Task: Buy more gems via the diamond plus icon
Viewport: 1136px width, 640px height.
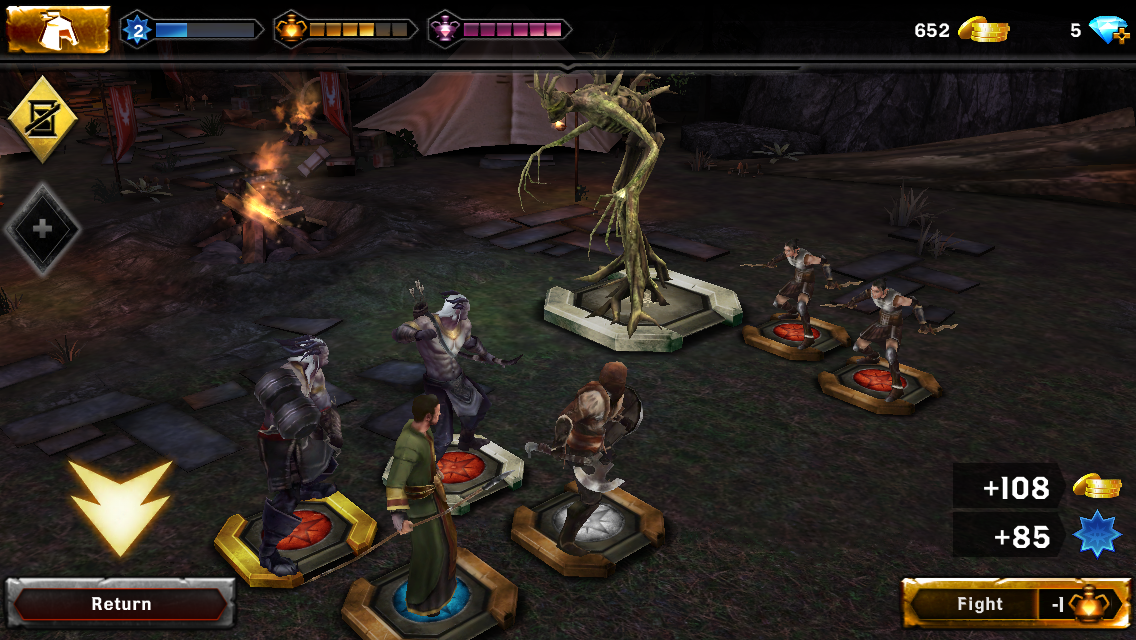Action: pyautogui.click(x=1108, y=31)
